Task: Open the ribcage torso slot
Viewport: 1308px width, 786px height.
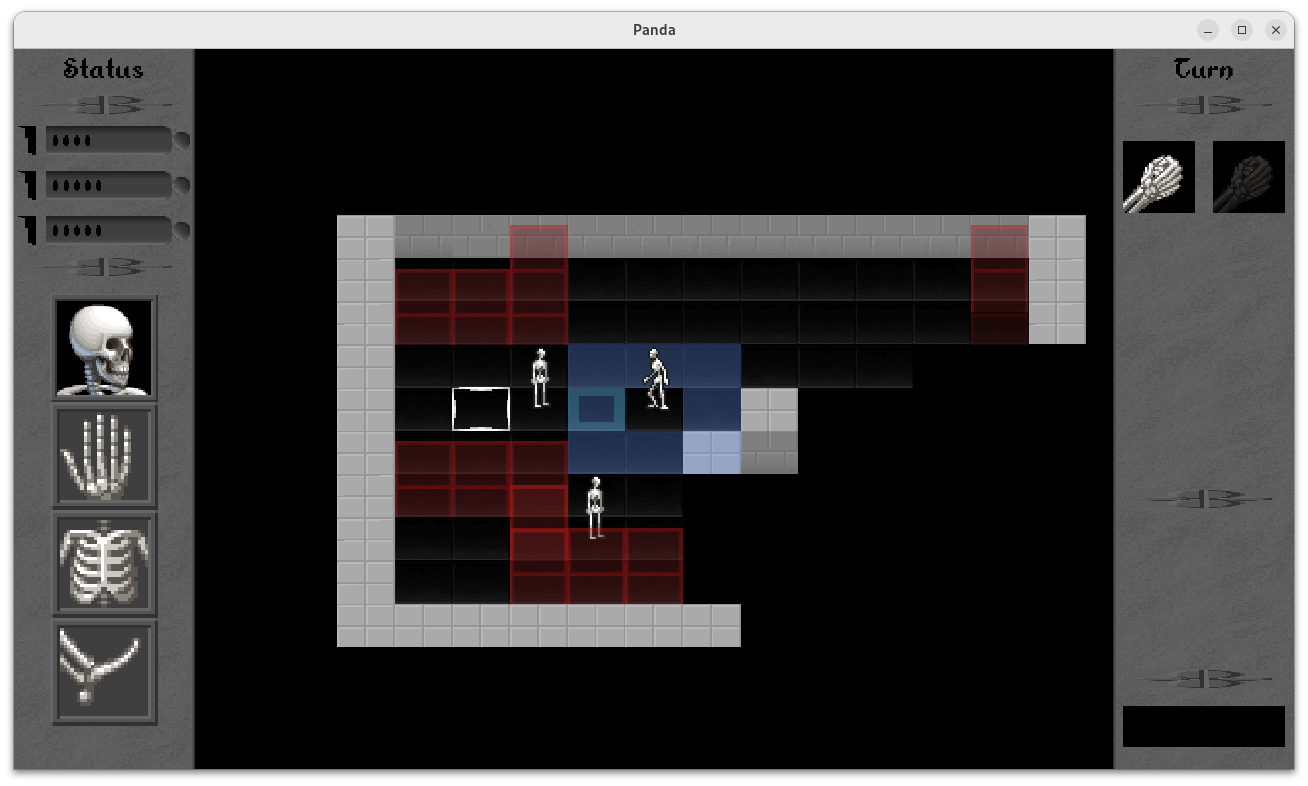Action: [x=105, y=564]
